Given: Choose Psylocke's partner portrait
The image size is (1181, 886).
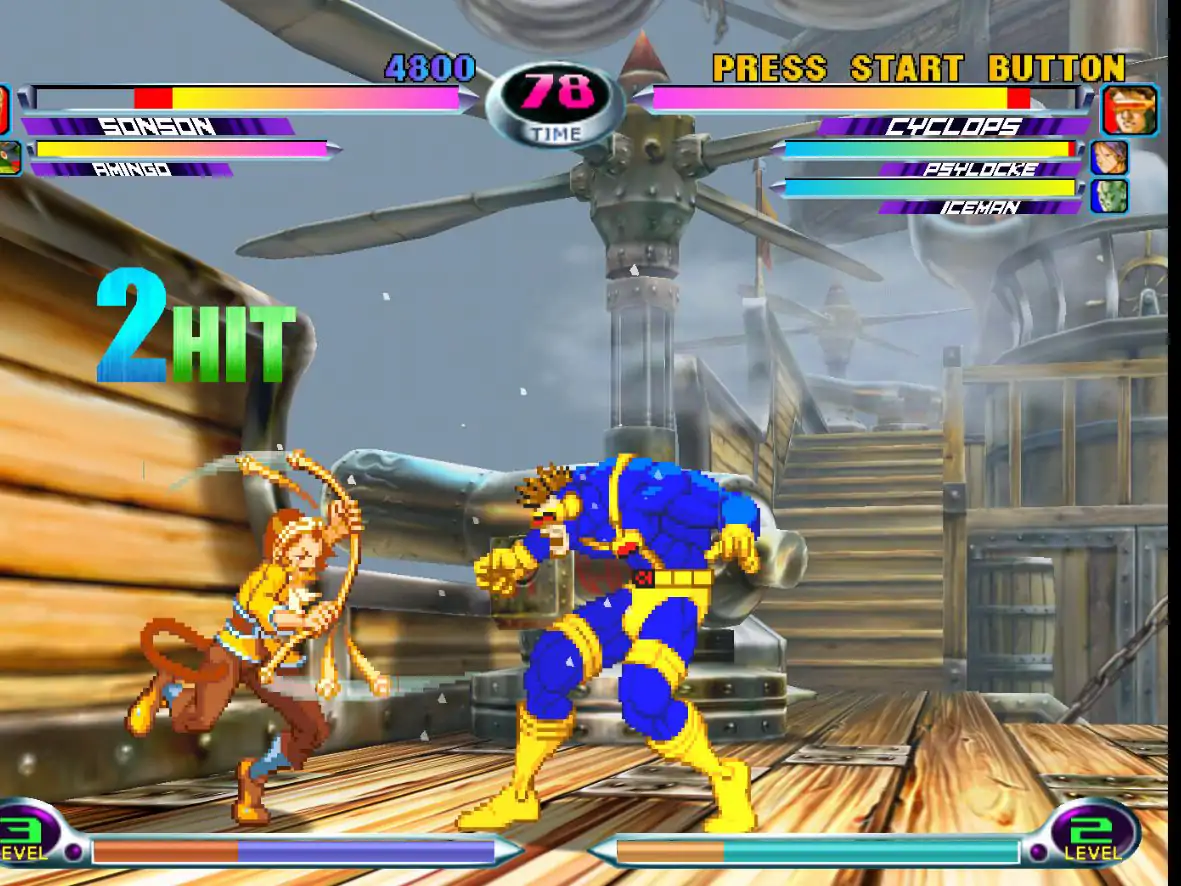Looking at the screenshot, I should click(x=1108, y=158).
